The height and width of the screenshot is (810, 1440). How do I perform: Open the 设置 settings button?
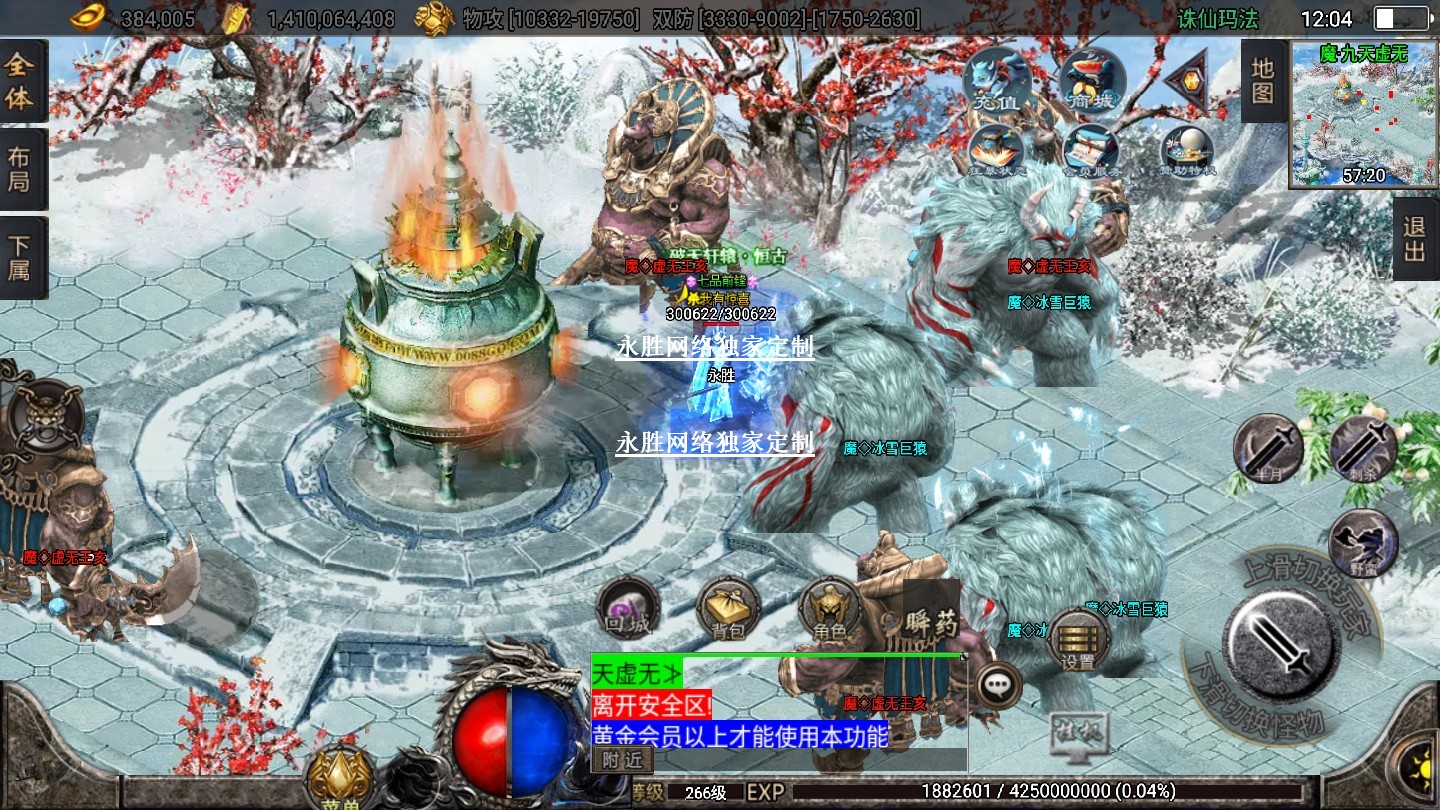coord(1078,640)
